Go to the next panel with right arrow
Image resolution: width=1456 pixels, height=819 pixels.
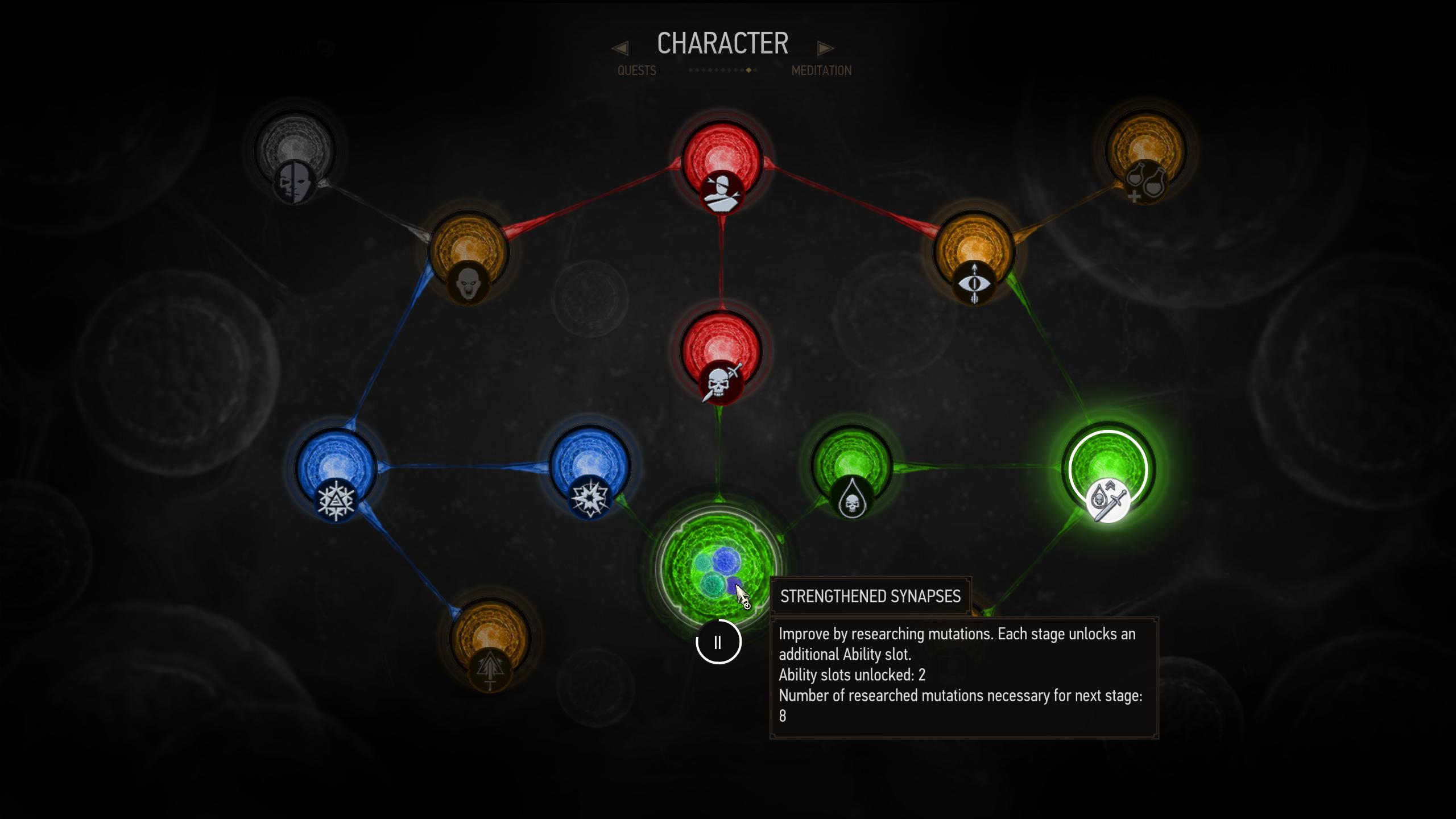(825, 48)
